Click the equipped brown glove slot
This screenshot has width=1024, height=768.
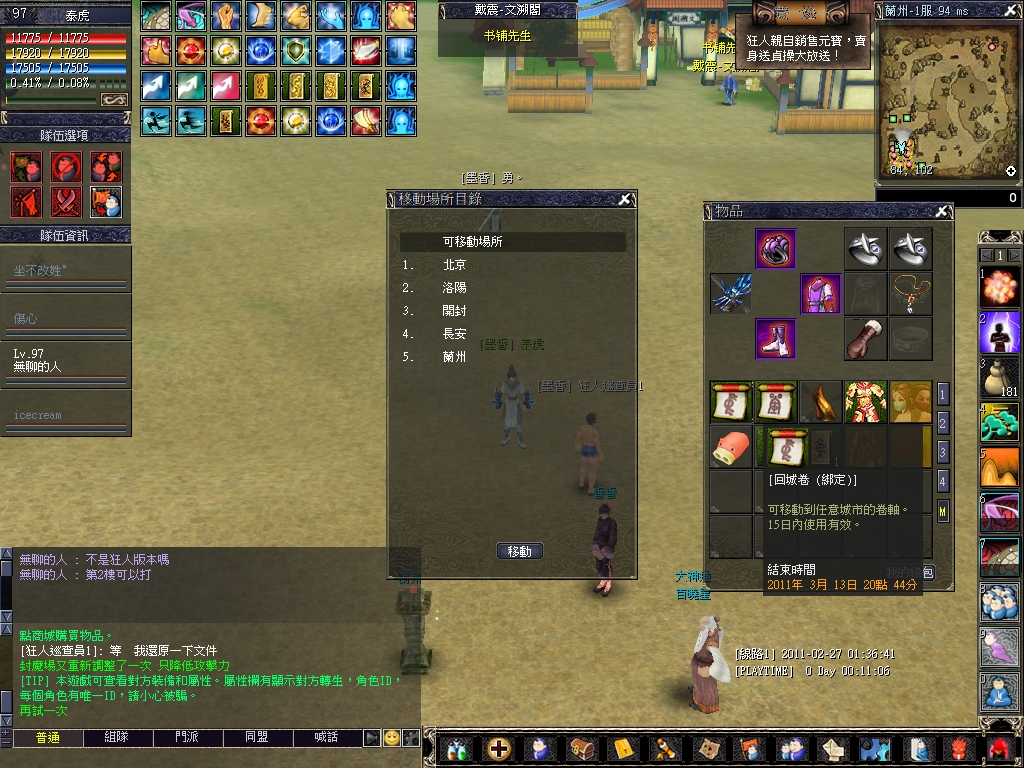pos(865,339)
